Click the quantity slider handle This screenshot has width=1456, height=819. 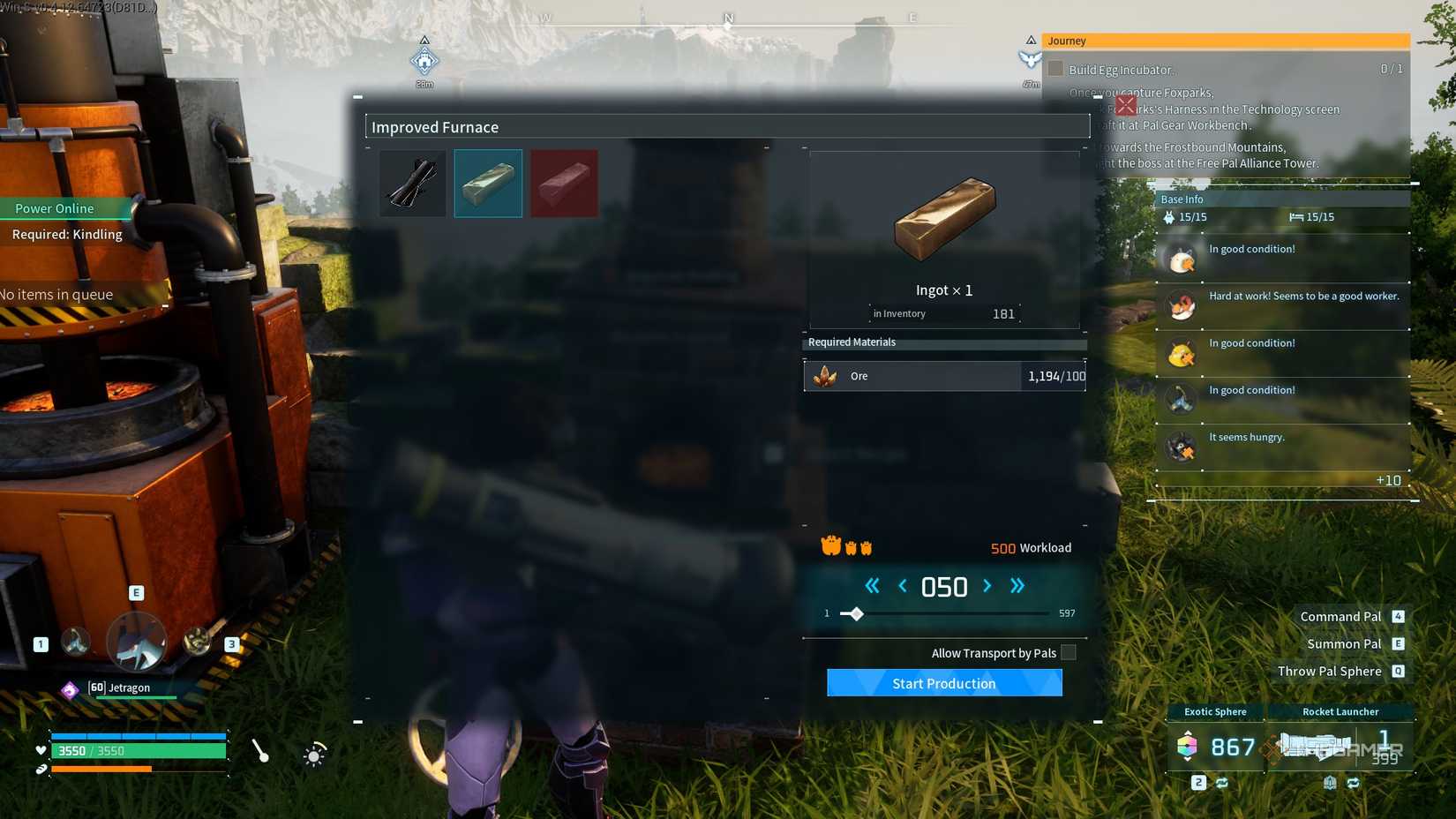click(854, 613)
